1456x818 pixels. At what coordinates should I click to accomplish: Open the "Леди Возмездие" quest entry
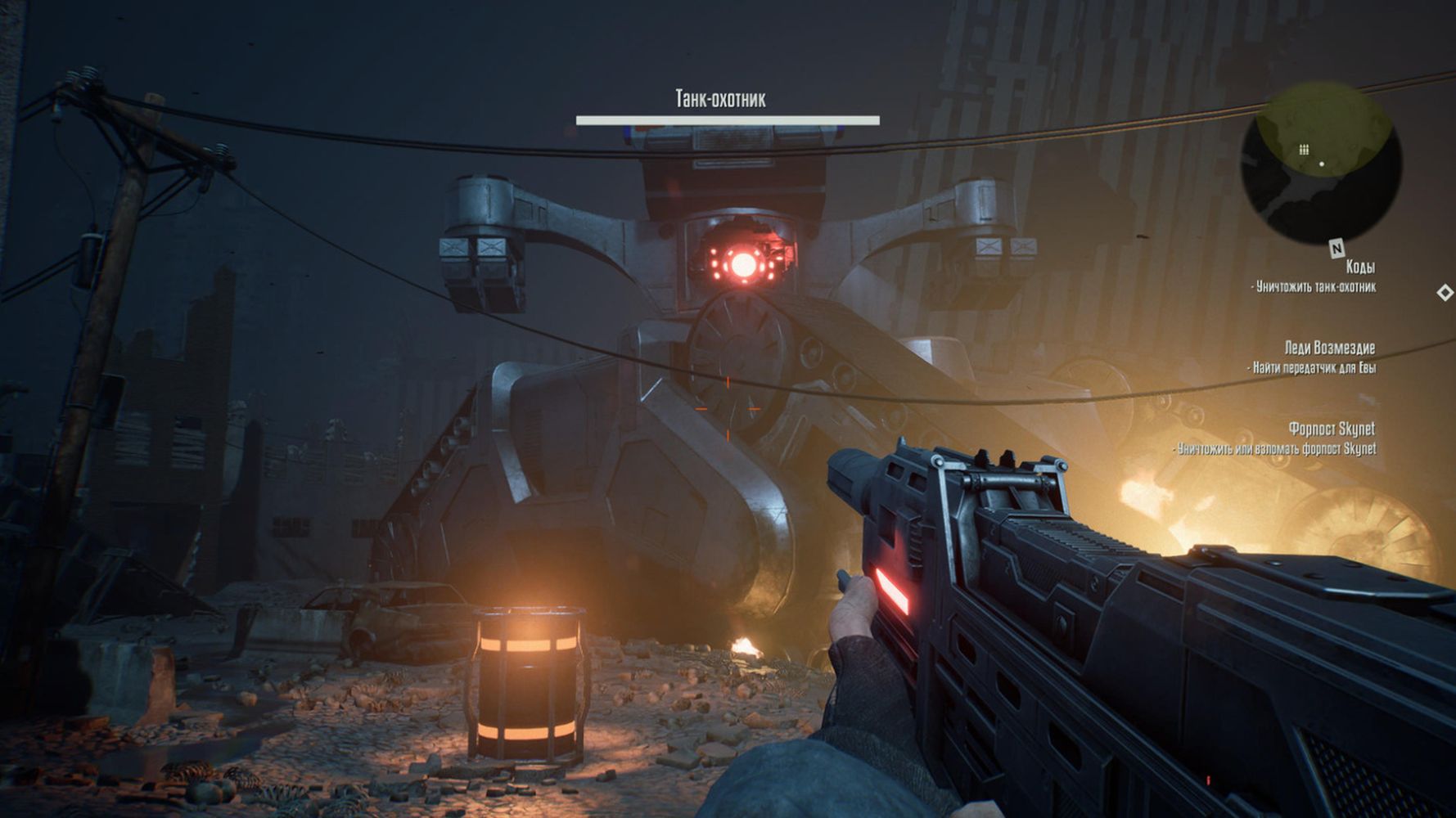(1329, 348)
